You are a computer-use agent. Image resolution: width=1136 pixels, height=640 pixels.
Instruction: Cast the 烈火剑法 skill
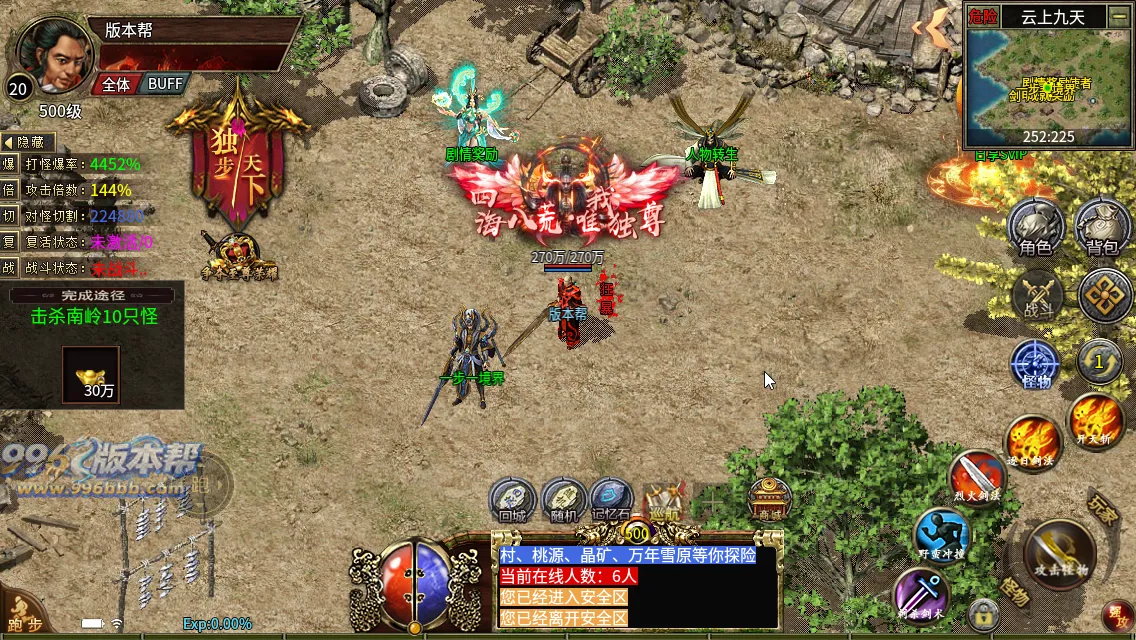click(975, 477)
